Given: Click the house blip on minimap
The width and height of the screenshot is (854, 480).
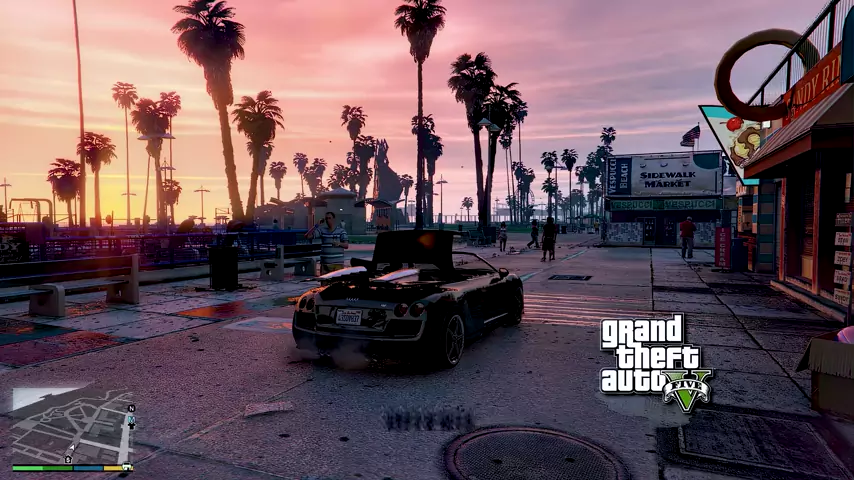Looking at the screenshot, I should [68, 459].
